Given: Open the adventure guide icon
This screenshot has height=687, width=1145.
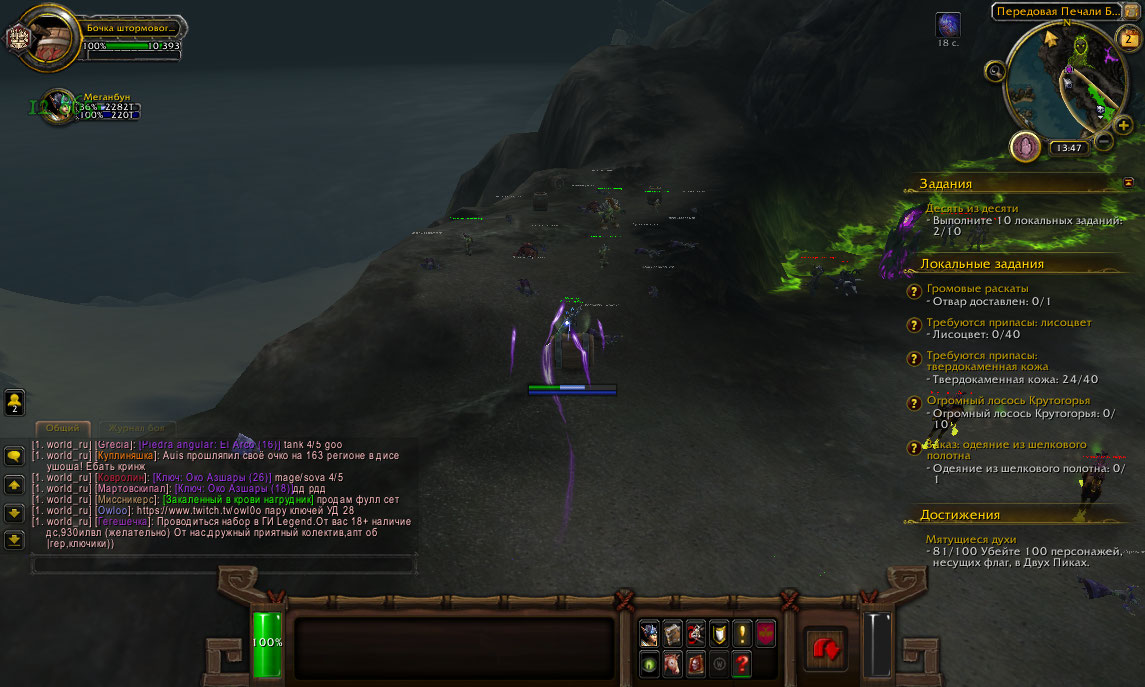Looking at the screenshot, I should [x=695, y=663].
